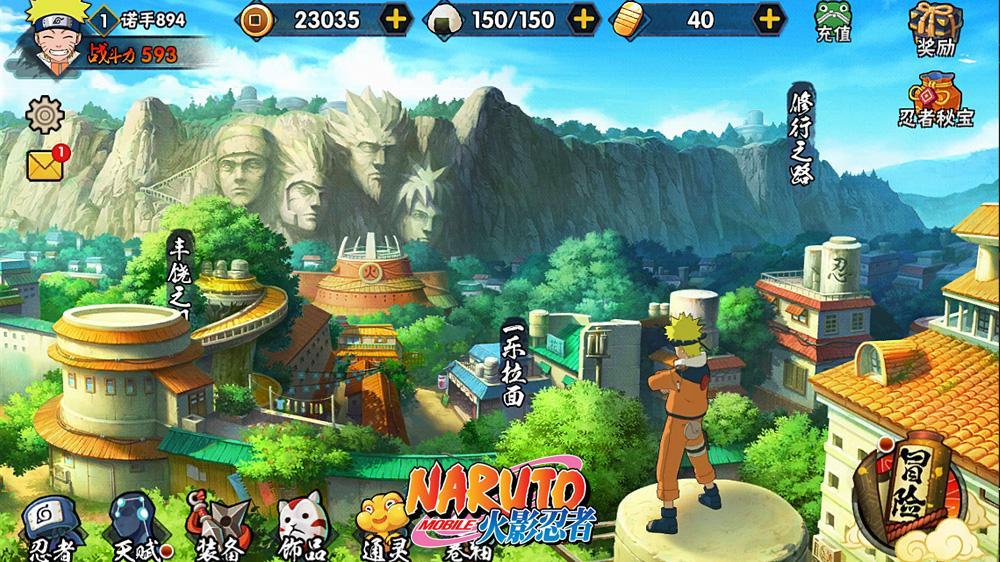Buy more gold ingots with the plus button
Viewport: 1000px width, 562px height.
768,19
